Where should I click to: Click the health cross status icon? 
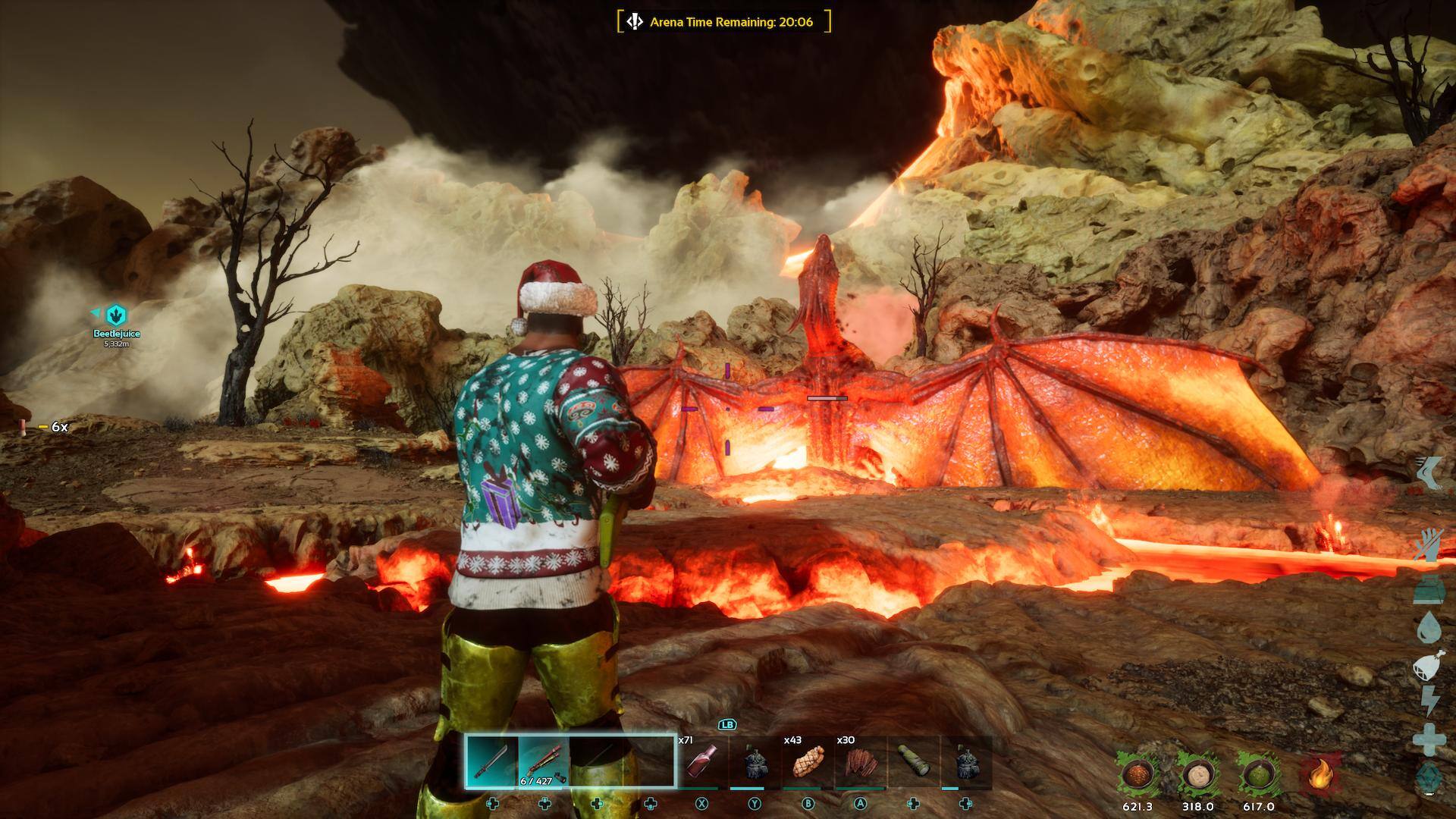1429,739
